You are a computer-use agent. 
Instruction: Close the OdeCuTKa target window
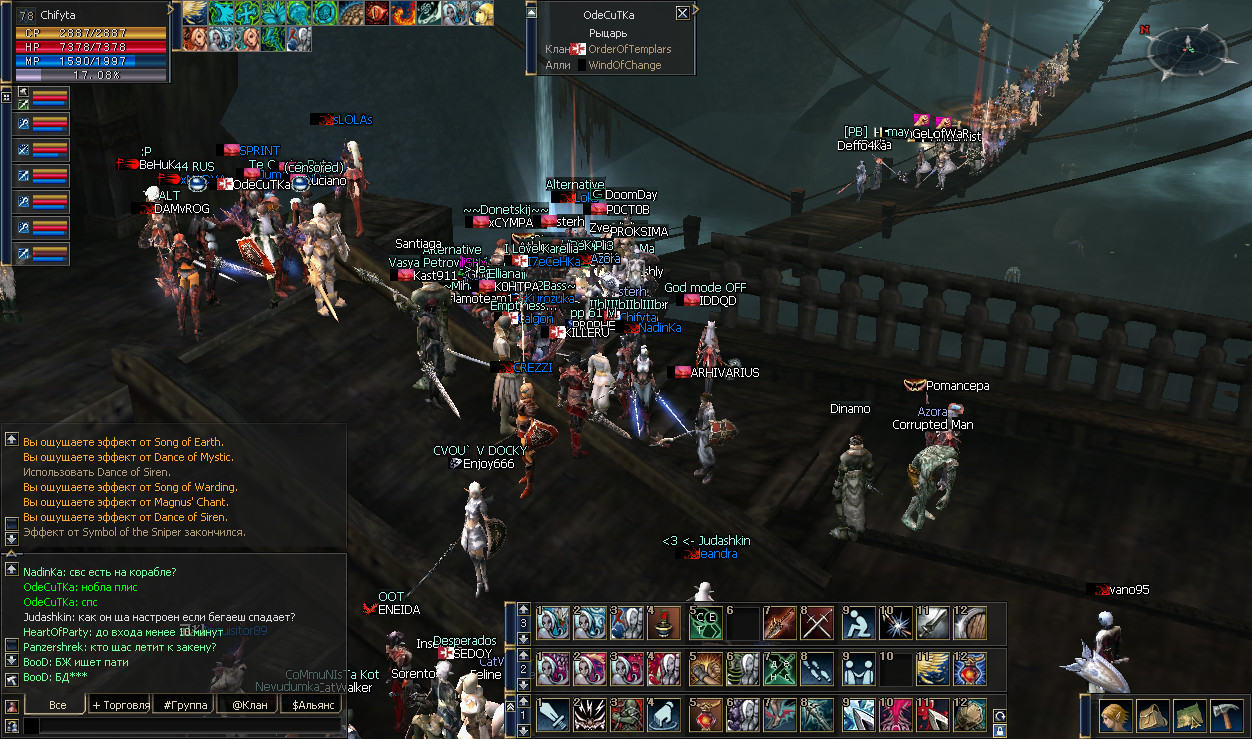tap(682, 14)
